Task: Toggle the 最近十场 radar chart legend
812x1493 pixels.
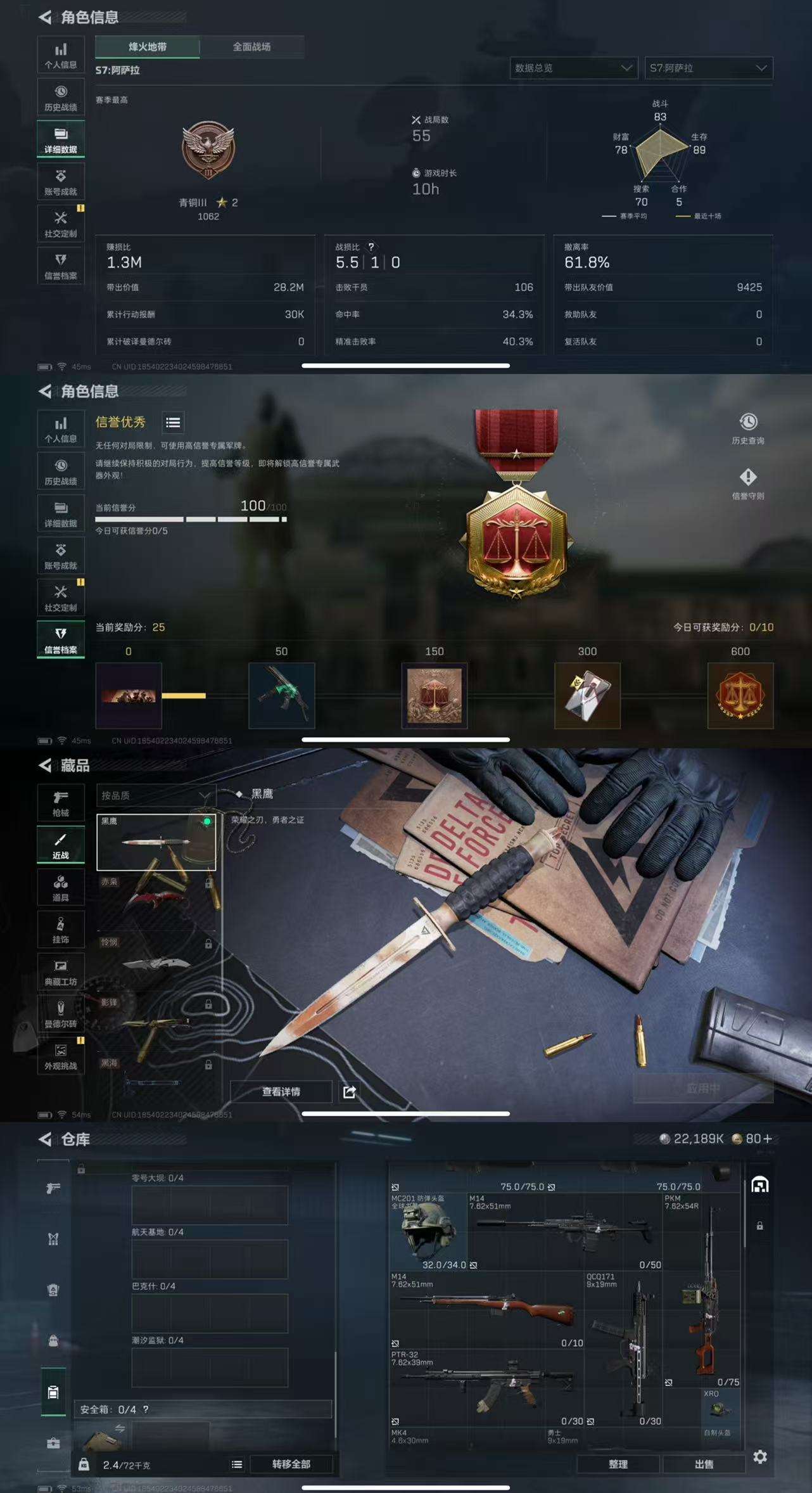Action: [700, 217]
